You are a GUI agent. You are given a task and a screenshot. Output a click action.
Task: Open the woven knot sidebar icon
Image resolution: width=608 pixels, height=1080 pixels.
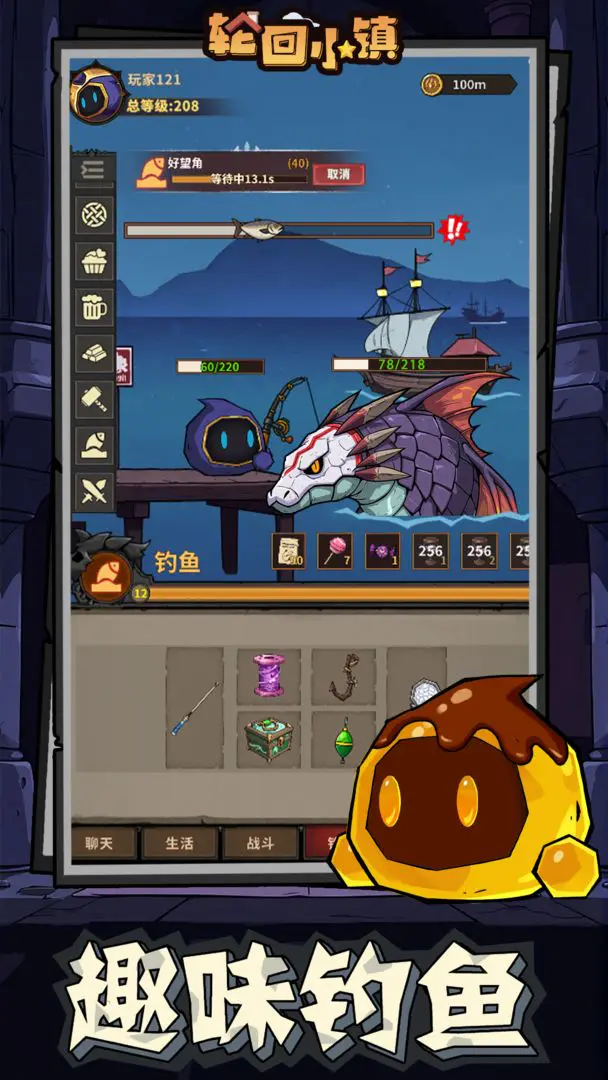pyautogui.click(x=96, y=215)
